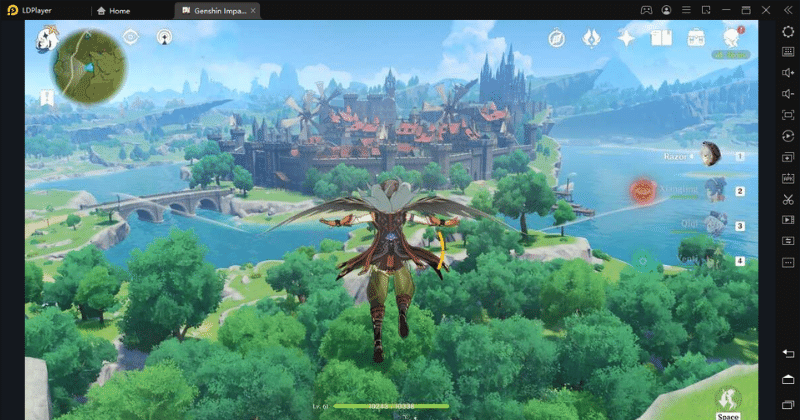
Task: Open the Adventurer Handbook book icon
Action: coord(661,38)
